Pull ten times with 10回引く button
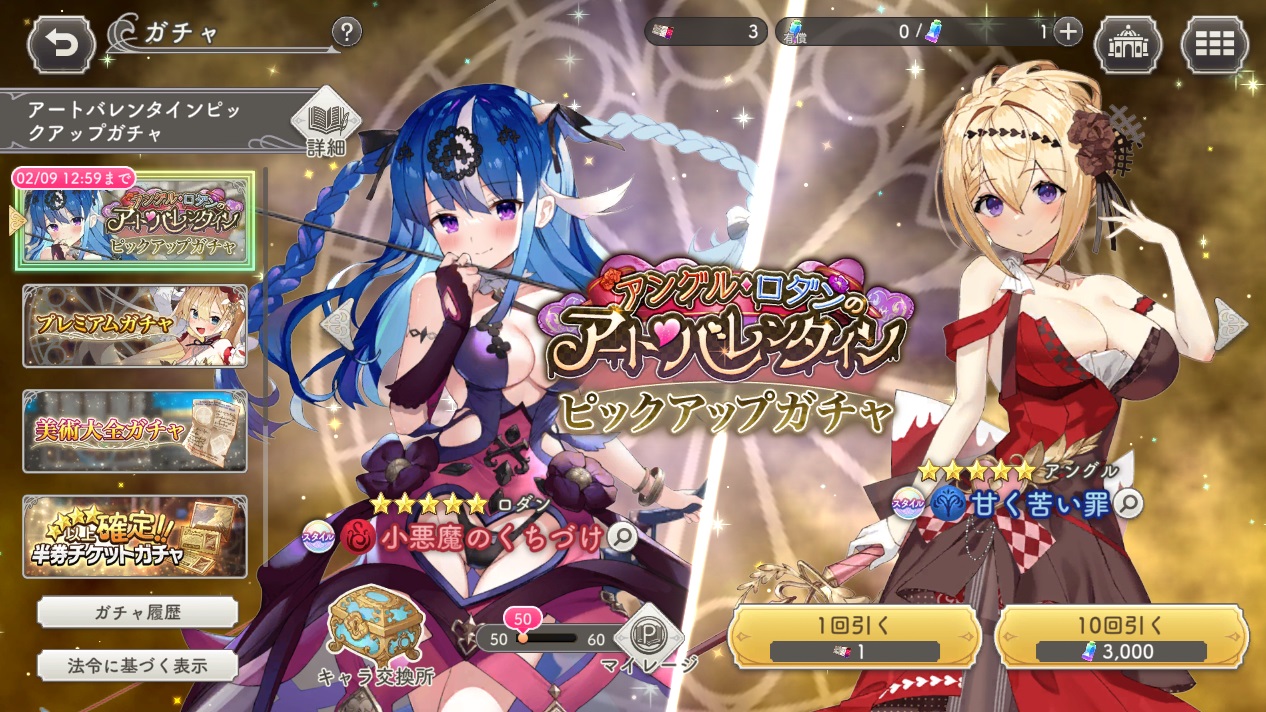The width and height of the screenshot is (1266, 712). [x=1121, y=637]
